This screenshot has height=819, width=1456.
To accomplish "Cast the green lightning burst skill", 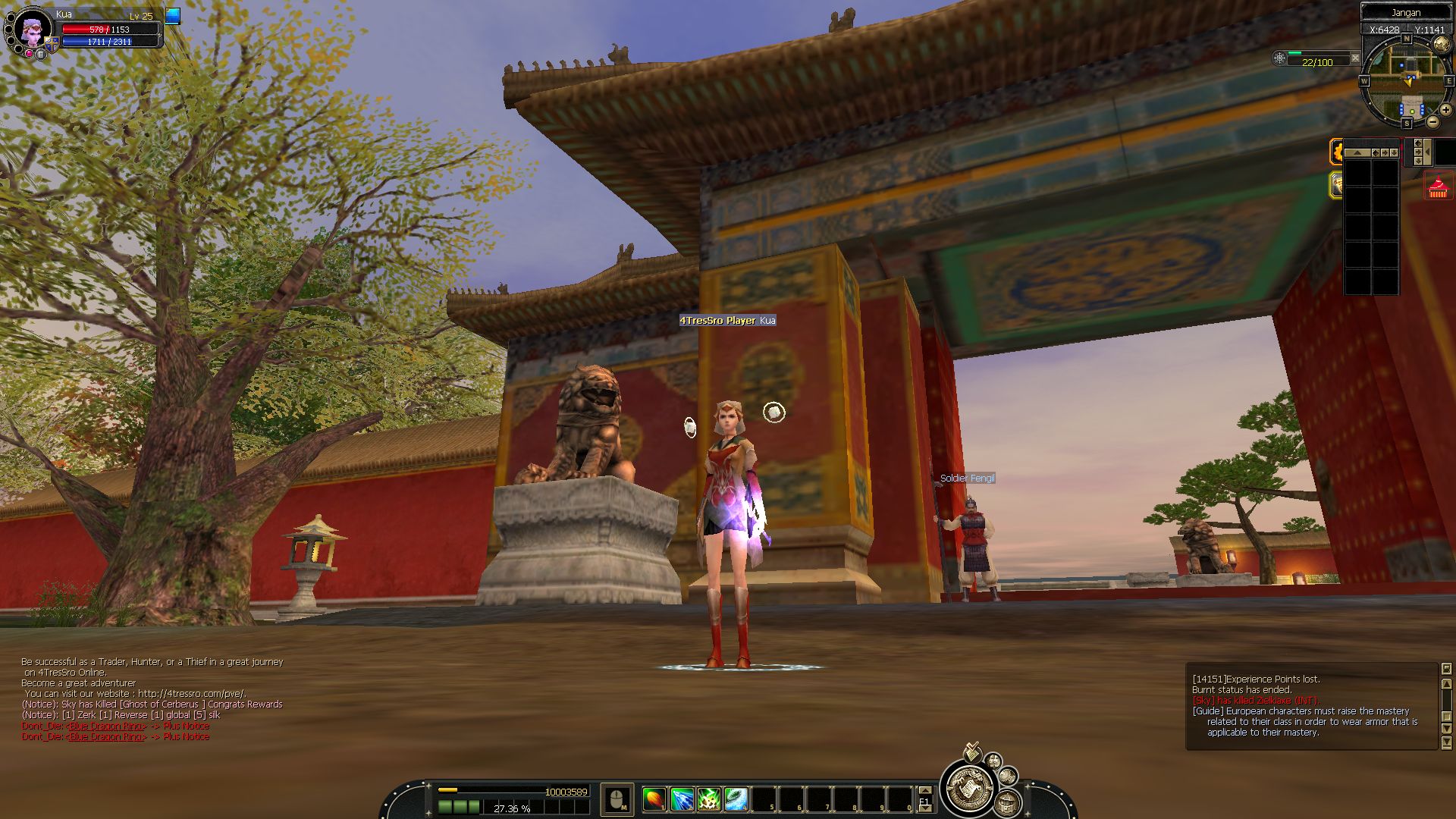I will 709,799.
